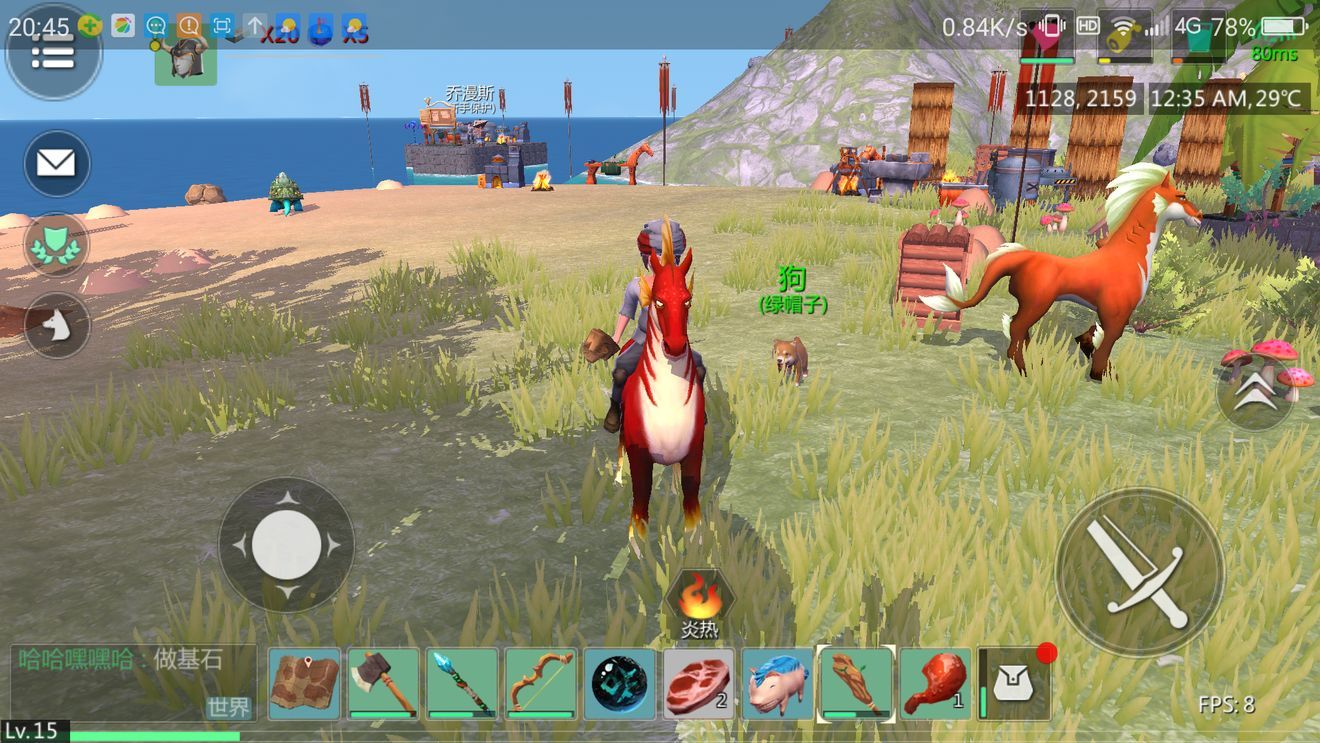Image resolution: width=1320 pixels, height=743 pixels.
Task: Tap the virtual movement joystick
Action: pos(286,545)
